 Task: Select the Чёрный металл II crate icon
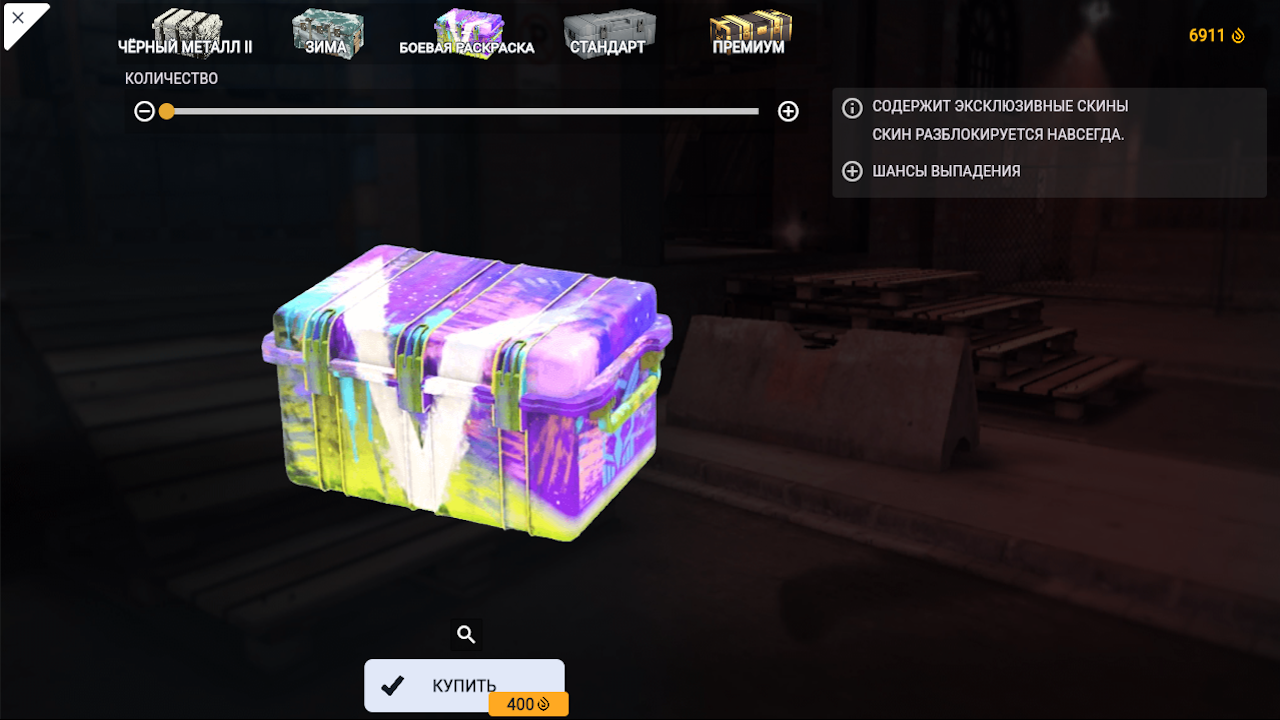[190, 26]
